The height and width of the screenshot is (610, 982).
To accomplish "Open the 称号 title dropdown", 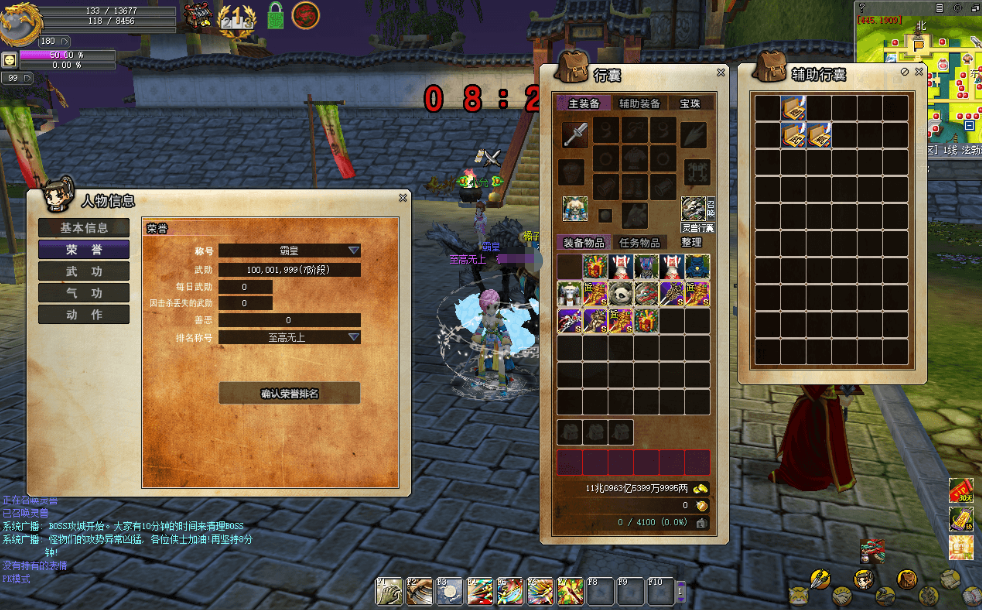I will point(353,251).
